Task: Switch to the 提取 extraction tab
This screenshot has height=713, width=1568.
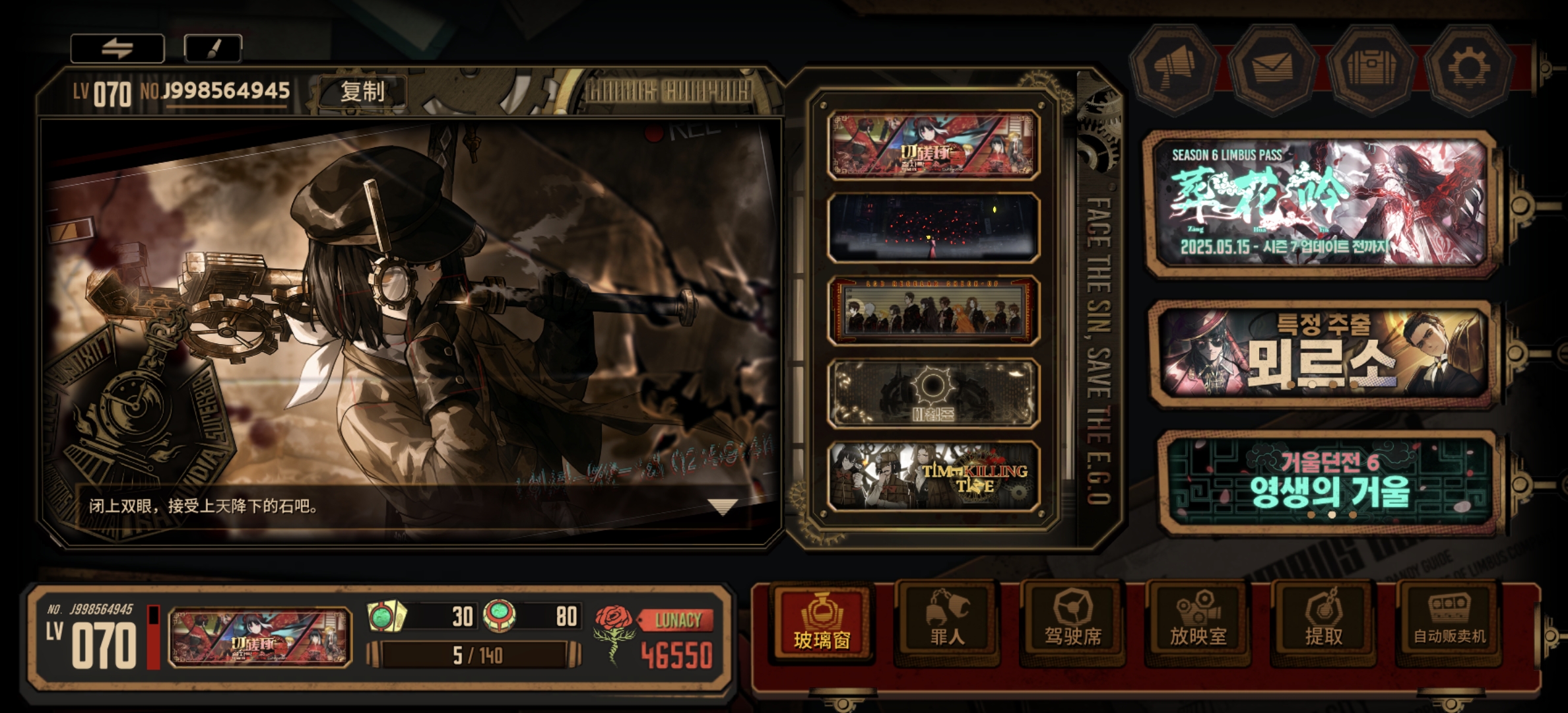Action: click(1323, 624)
